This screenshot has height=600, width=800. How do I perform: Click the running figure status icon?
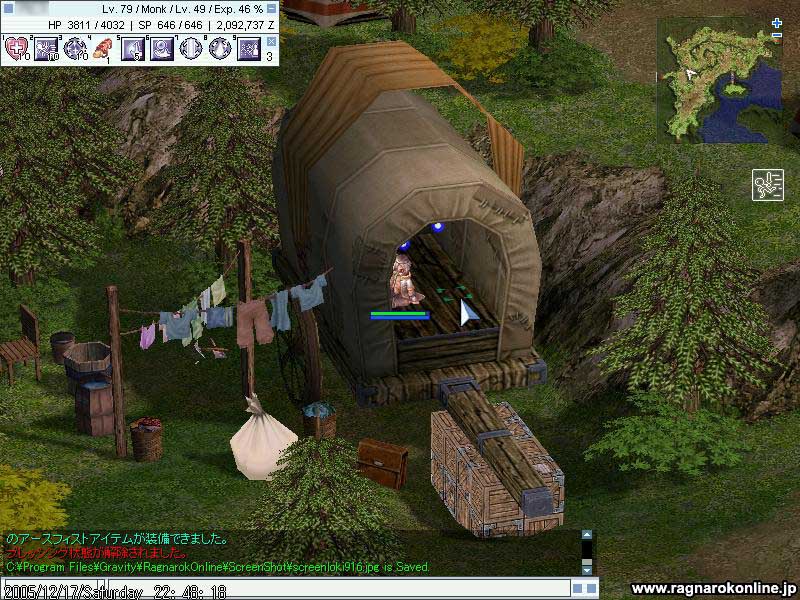(767, 186)
